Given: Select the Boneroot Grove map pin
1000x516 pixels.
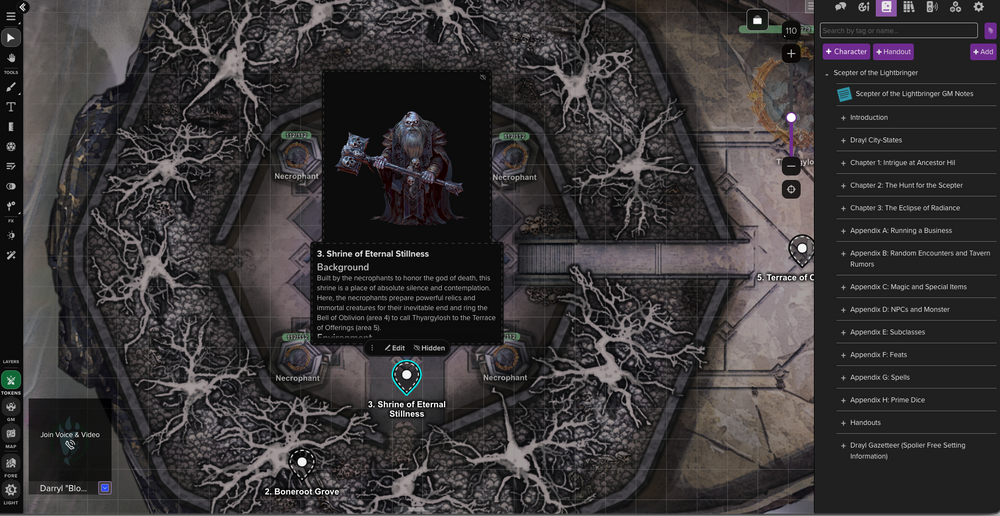Looking at the screenshot, I should pos(301,463).
